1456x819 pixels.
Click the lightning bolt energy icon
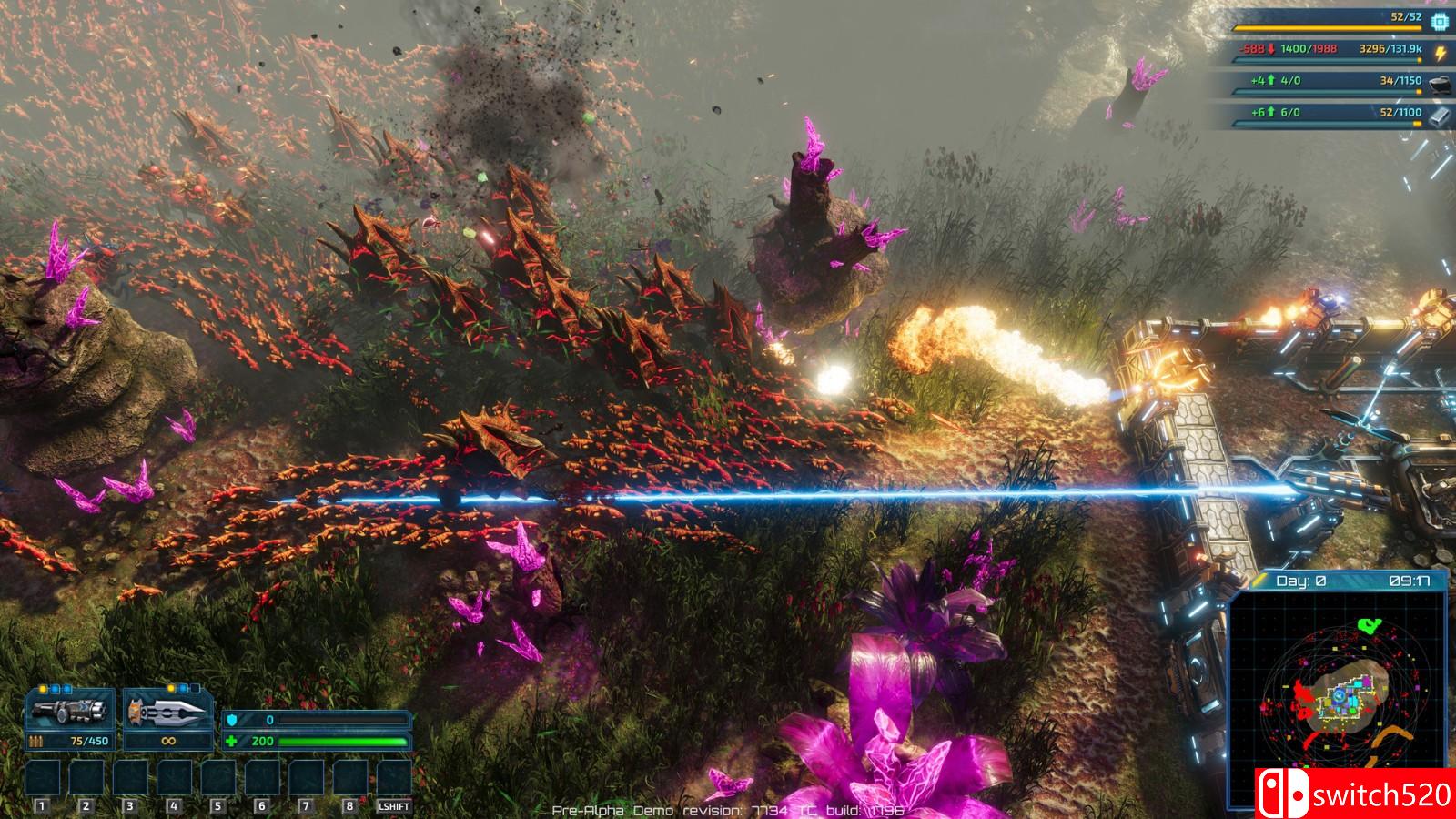(1440, 53)
